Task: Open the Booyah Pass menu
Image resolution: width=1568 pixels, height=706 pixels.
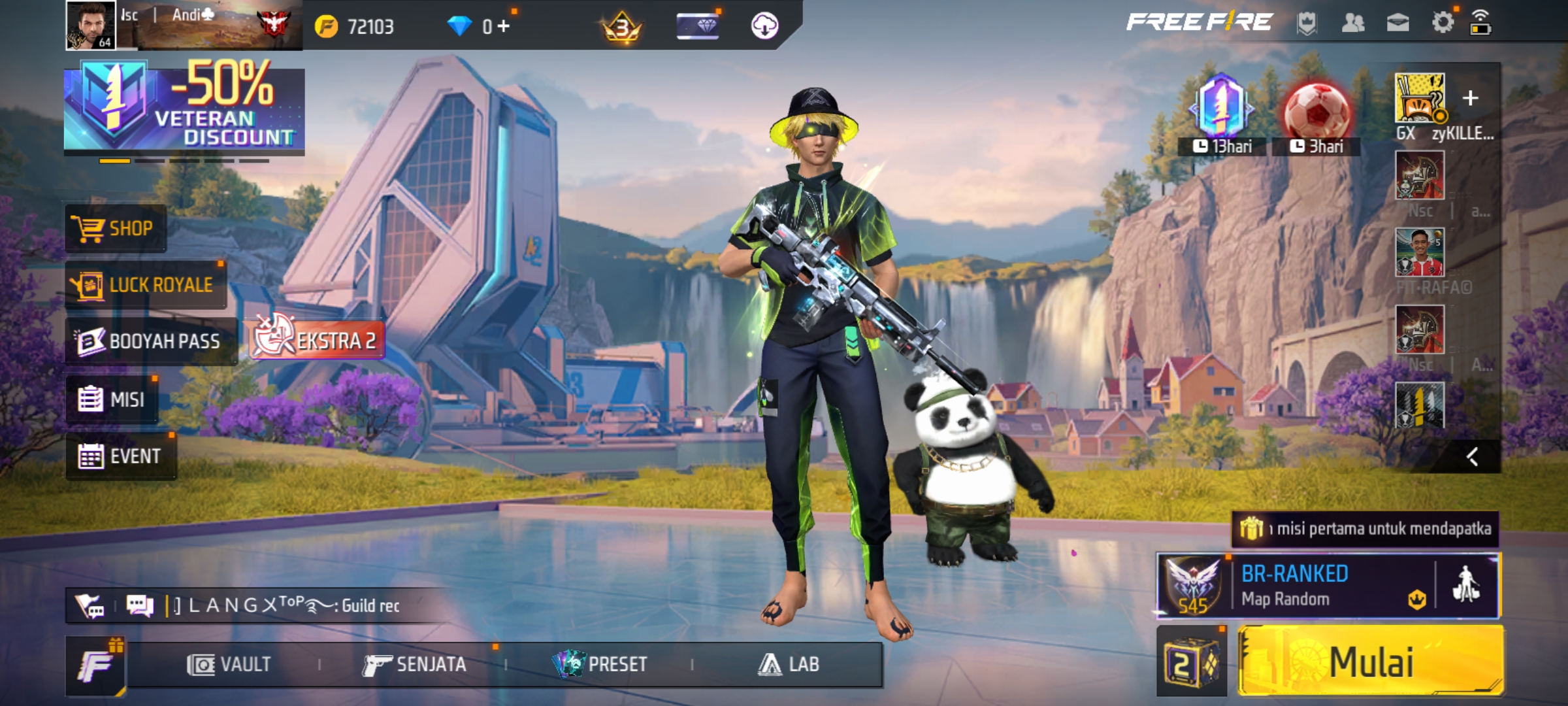Action: pos(151,341)
